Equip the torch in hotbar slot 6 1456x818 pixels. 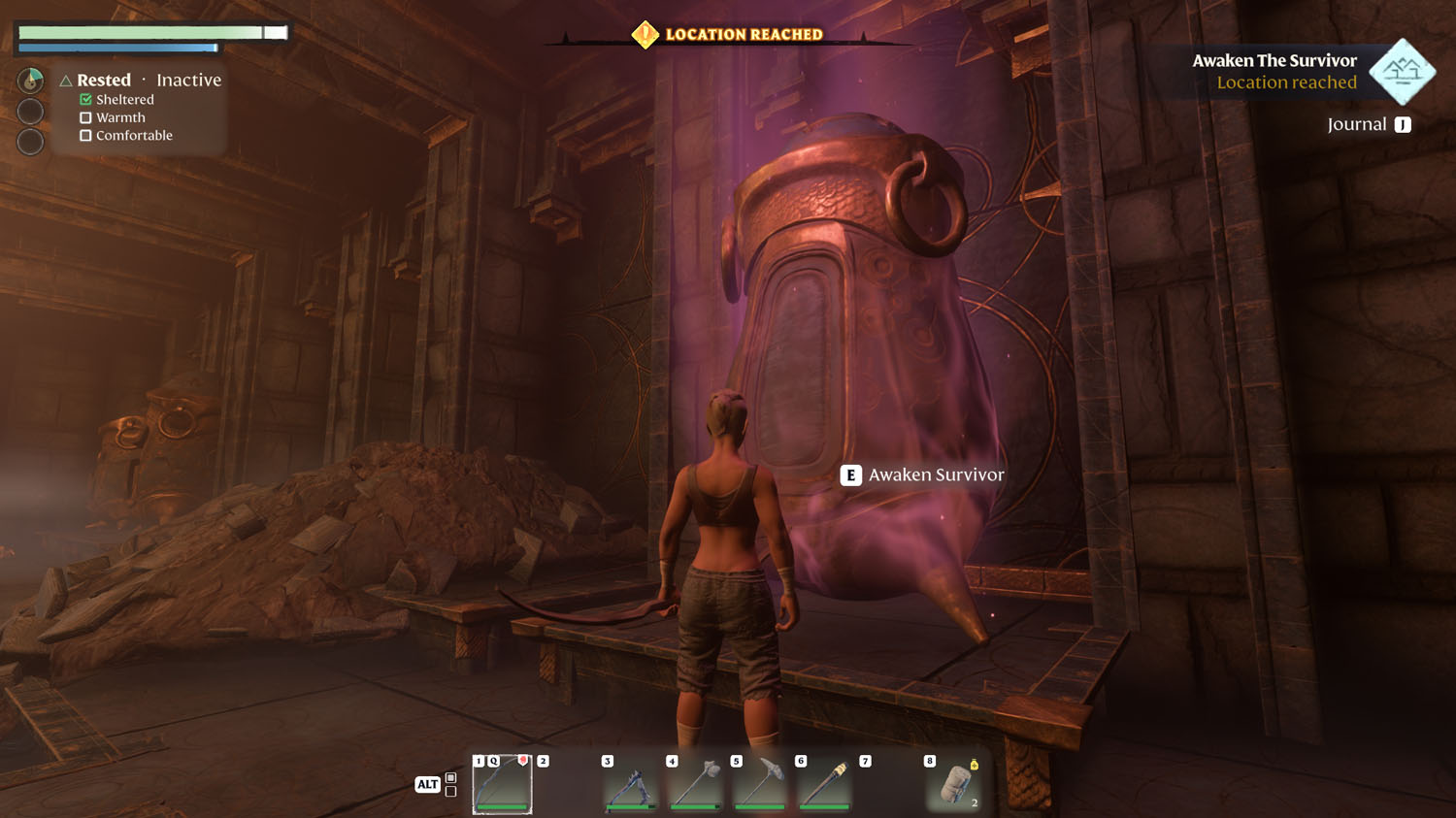pos(825,784)
